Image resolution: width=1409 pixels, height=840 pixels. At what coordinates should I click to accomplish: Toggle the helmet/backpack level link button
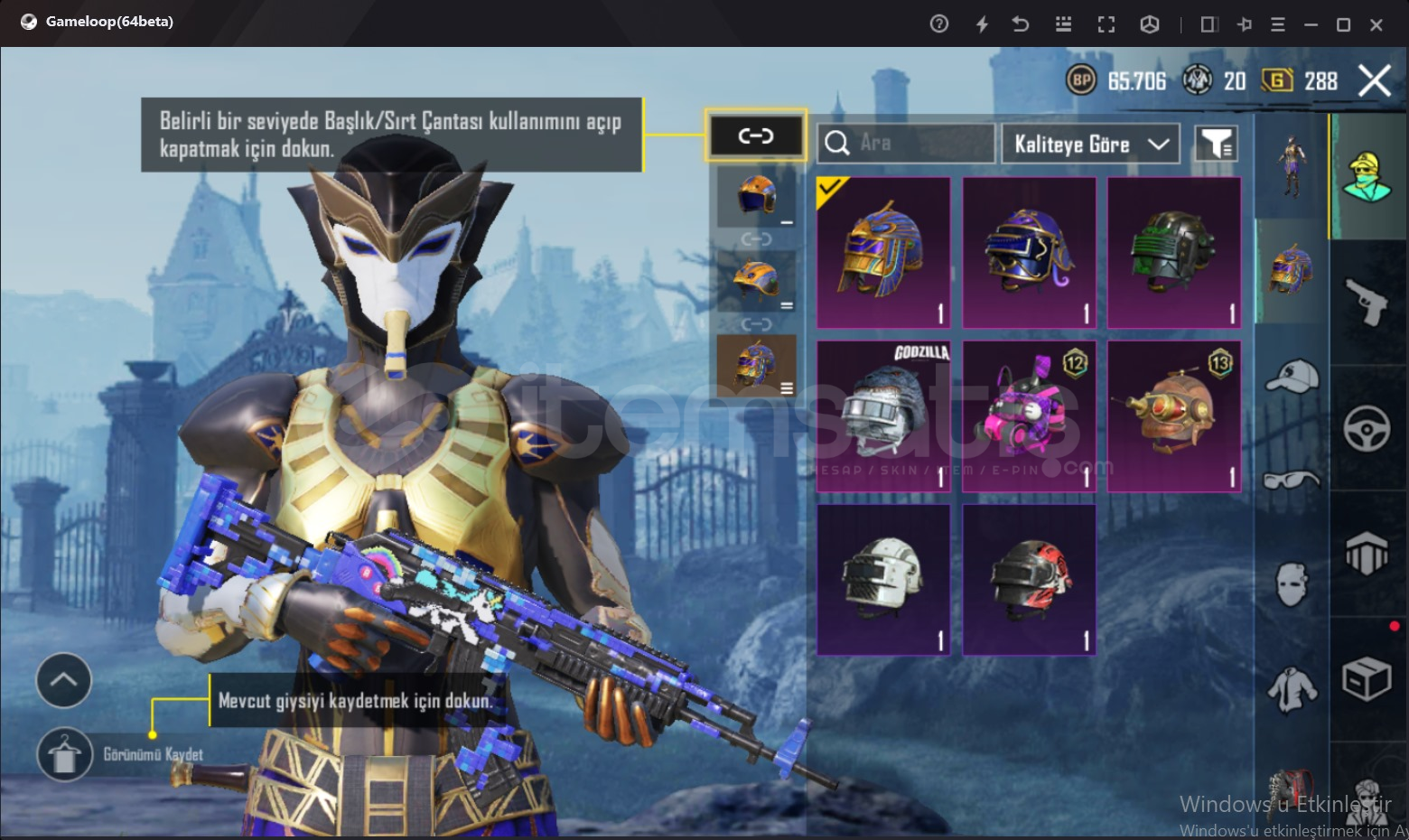coord(756,136)
